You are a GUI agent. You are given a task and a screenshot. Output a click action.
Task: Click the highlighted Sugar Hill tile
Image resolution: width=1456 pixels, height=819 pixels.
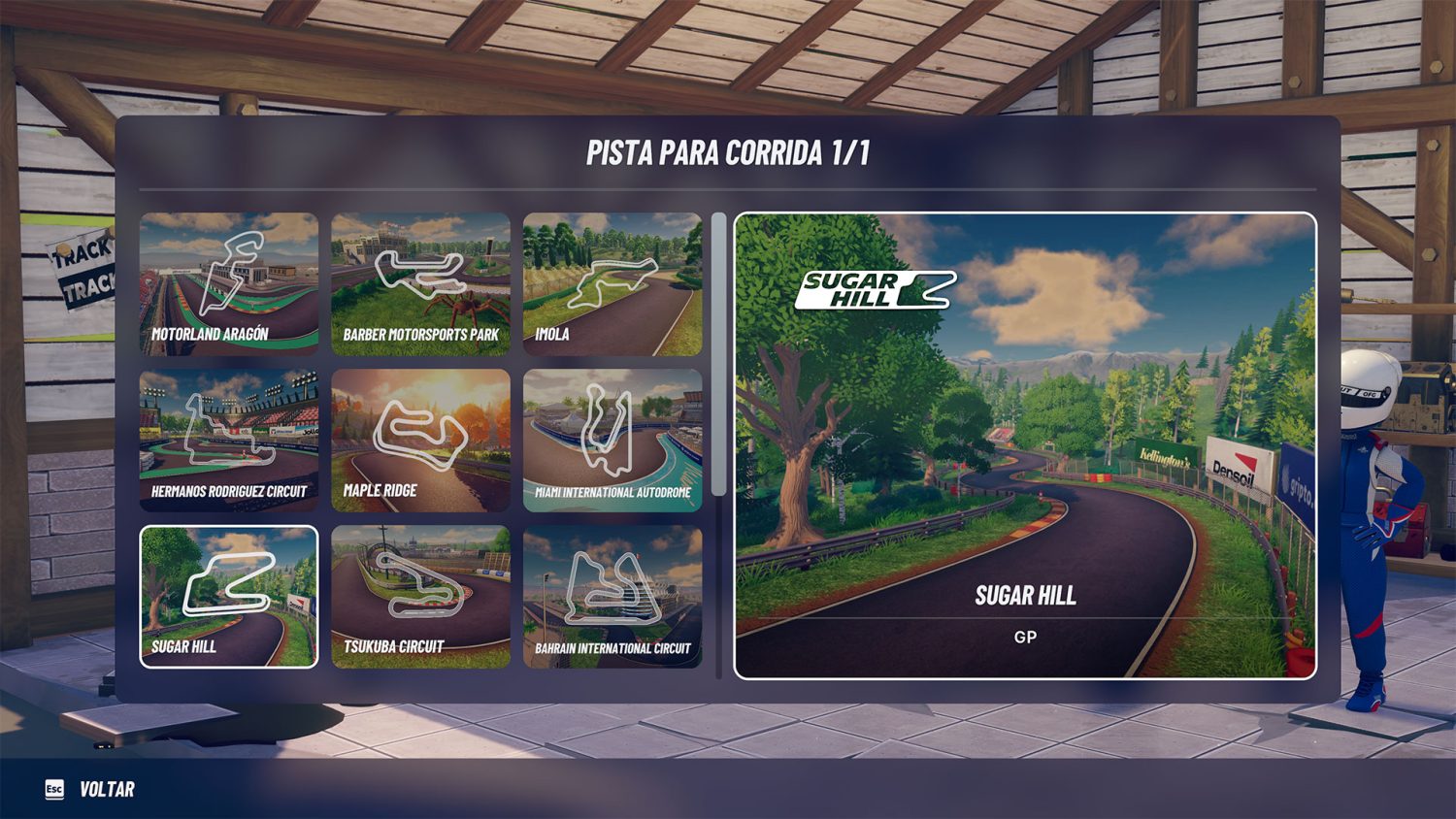[x=229, y=597]
